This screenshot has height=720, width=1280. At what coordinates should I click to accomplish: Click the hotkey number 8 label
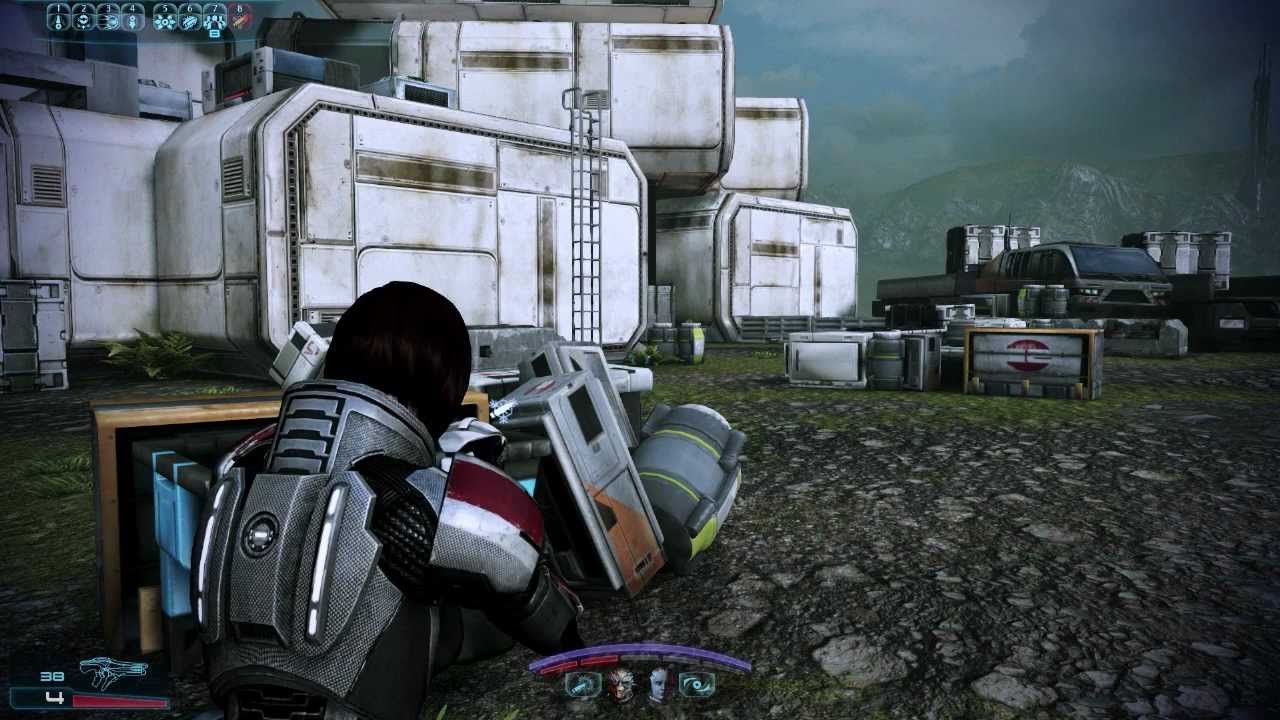pyautogui.click(x=240, y=8)
